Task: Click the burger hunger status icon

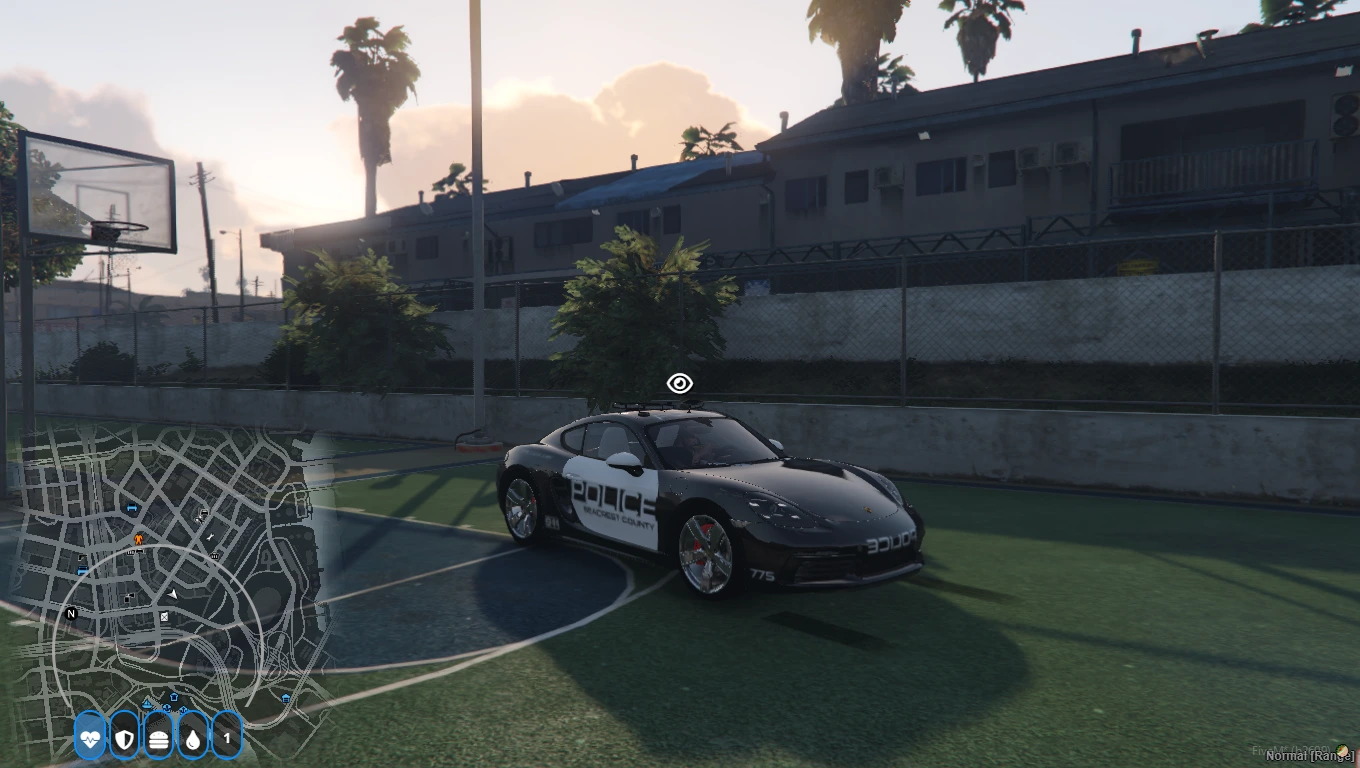Action: (159, 739)
